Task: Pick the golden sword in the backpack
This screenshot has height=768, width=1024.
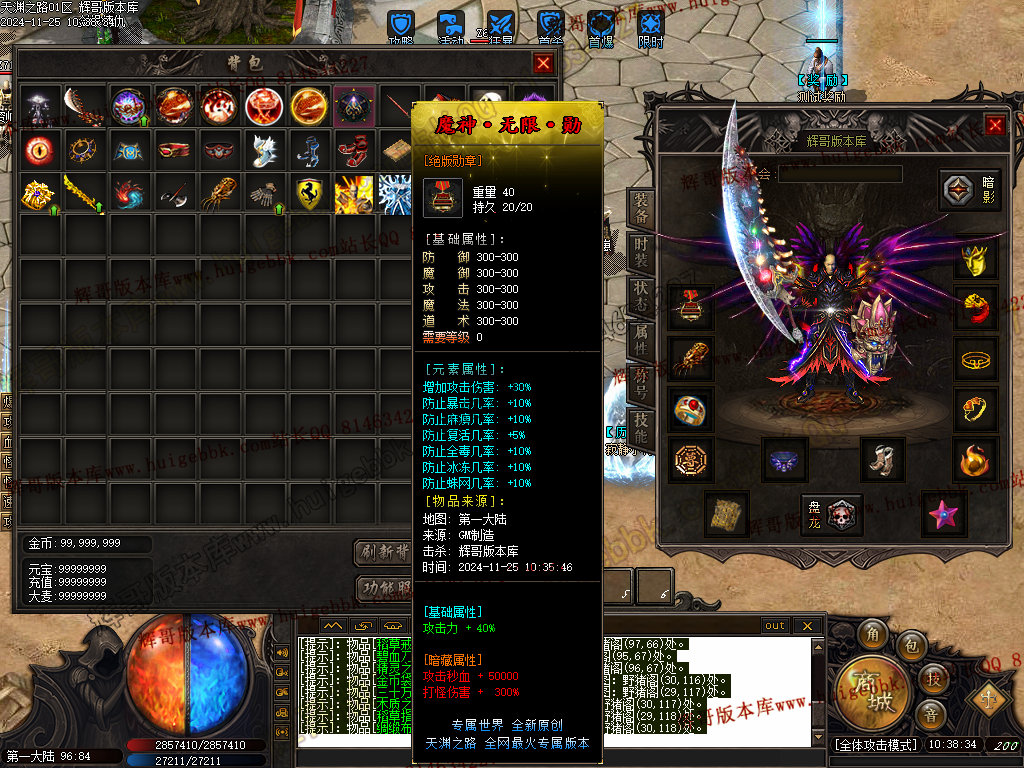Action: point(86,194)
